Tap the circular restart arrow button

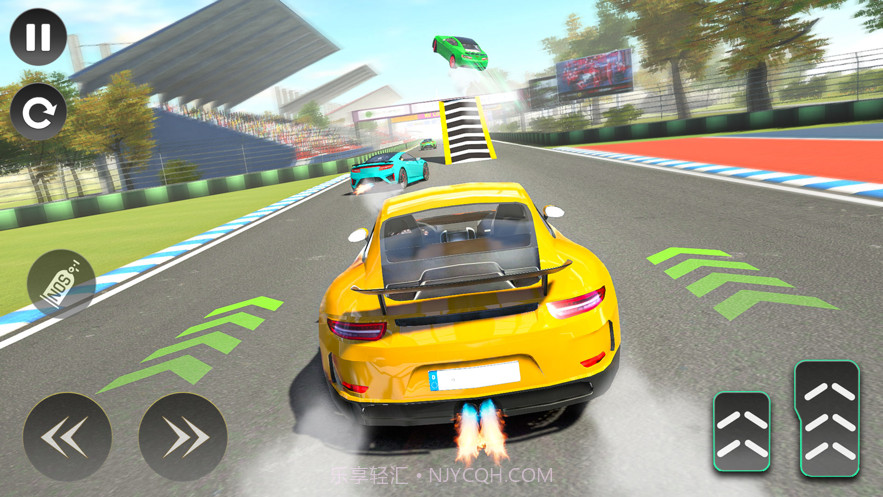(38, 113)
